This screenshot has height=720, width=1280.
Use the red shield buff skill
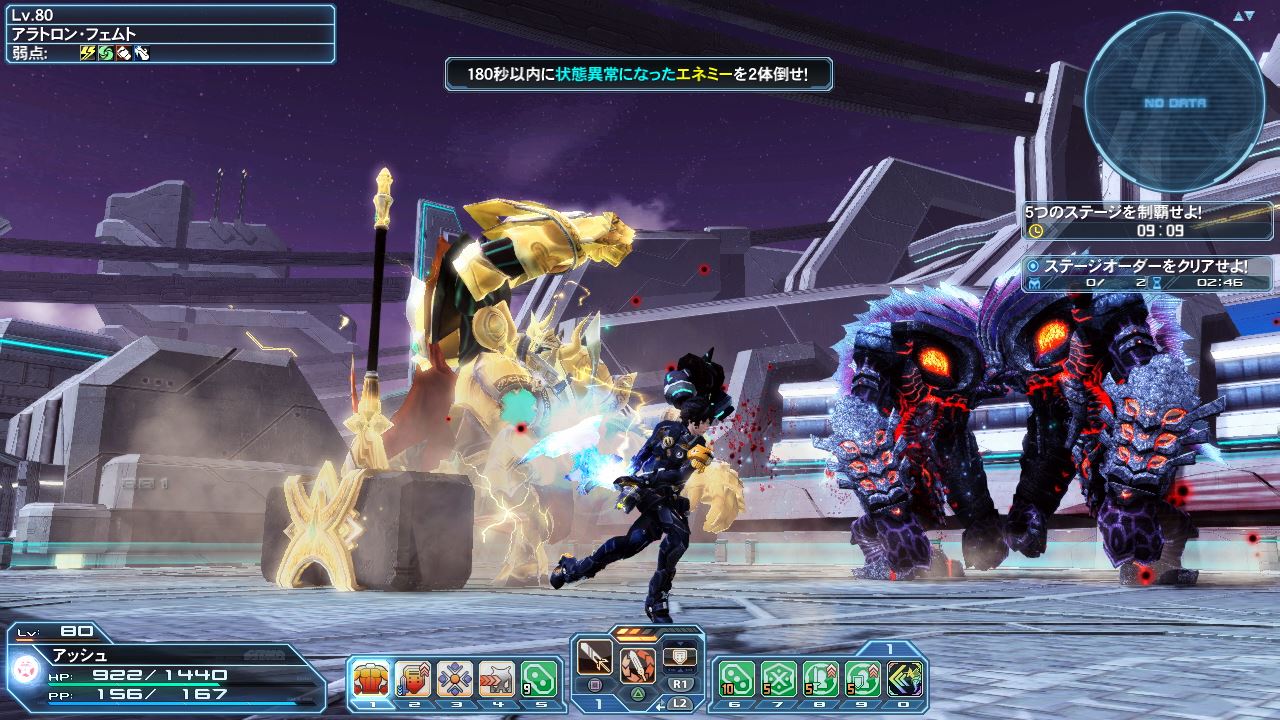tap(412, 679)
